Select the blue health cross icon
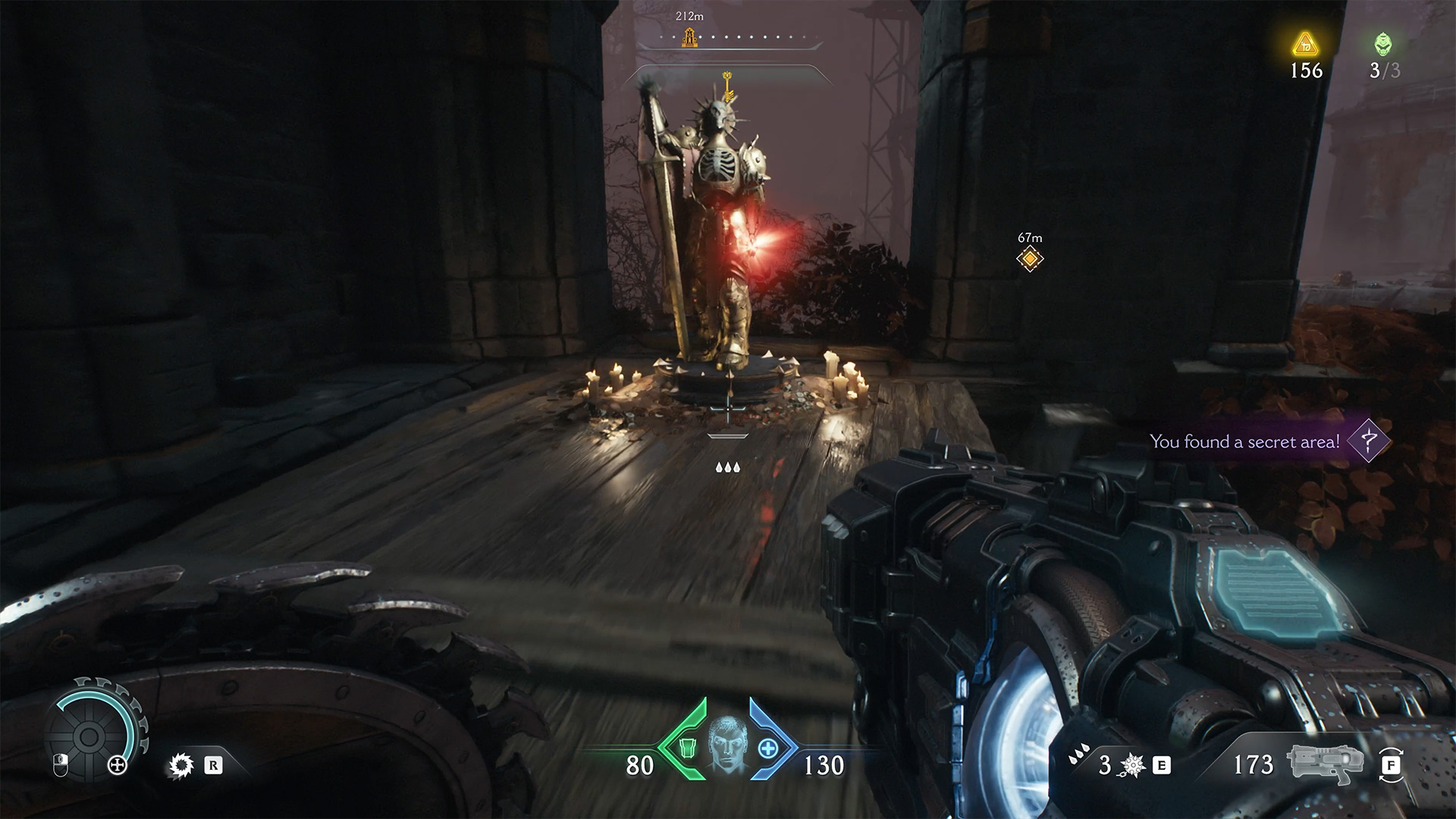 pyautogui.click(x=769, y=748)
